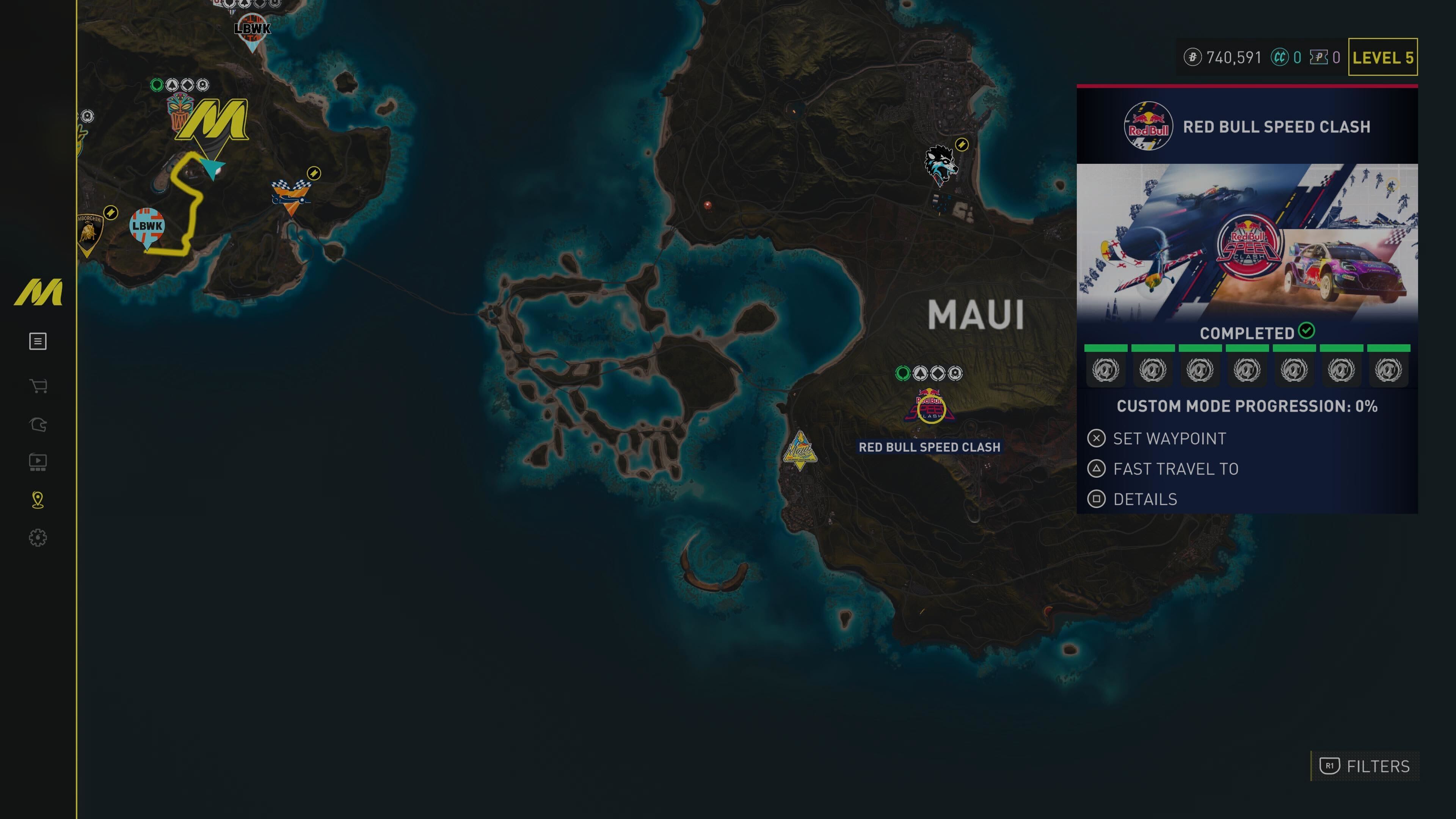Select the checkered flags map marker
This screenshot has width=1456, height=819.
click(x=290, y=196)
